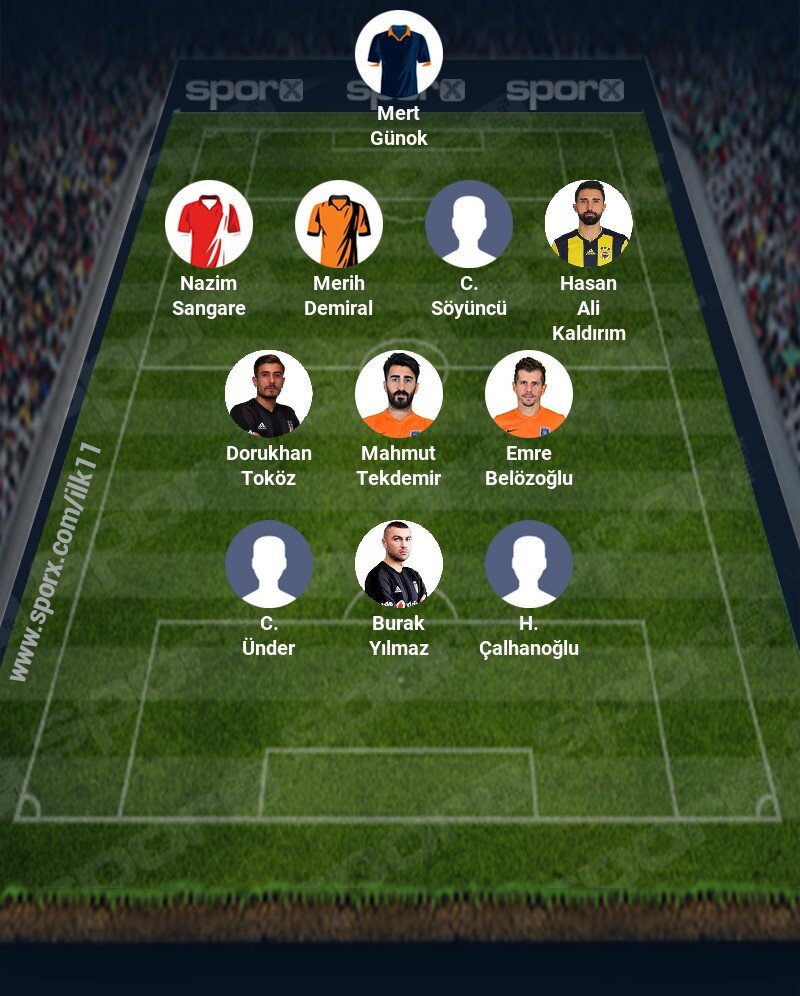
Task: Choose Nazim Sangare's red jersey slot
Action: pyautogui.click(x=209, y=224)
